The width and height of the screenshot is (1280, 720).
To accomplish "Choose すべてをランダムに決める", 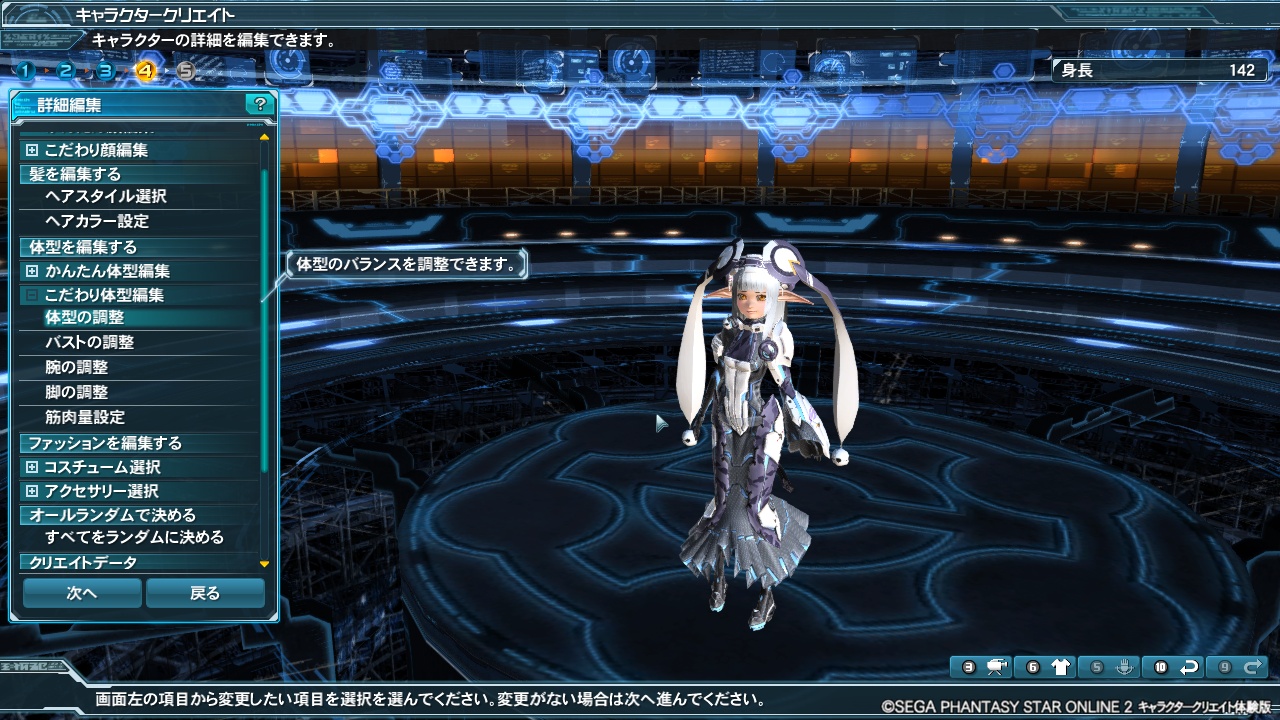I will tap(134, 537).
